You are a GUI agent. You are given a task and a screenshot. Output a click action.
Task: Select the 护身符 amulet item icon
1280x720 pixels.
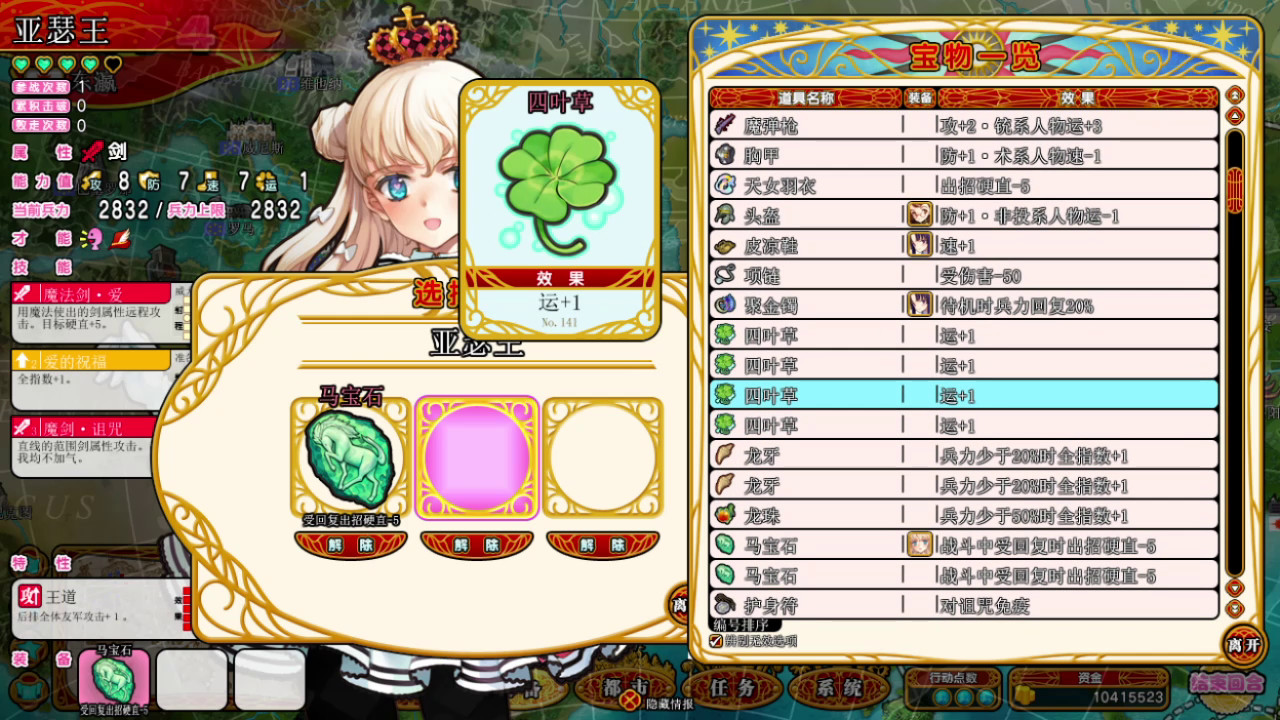tap(722, 605)
